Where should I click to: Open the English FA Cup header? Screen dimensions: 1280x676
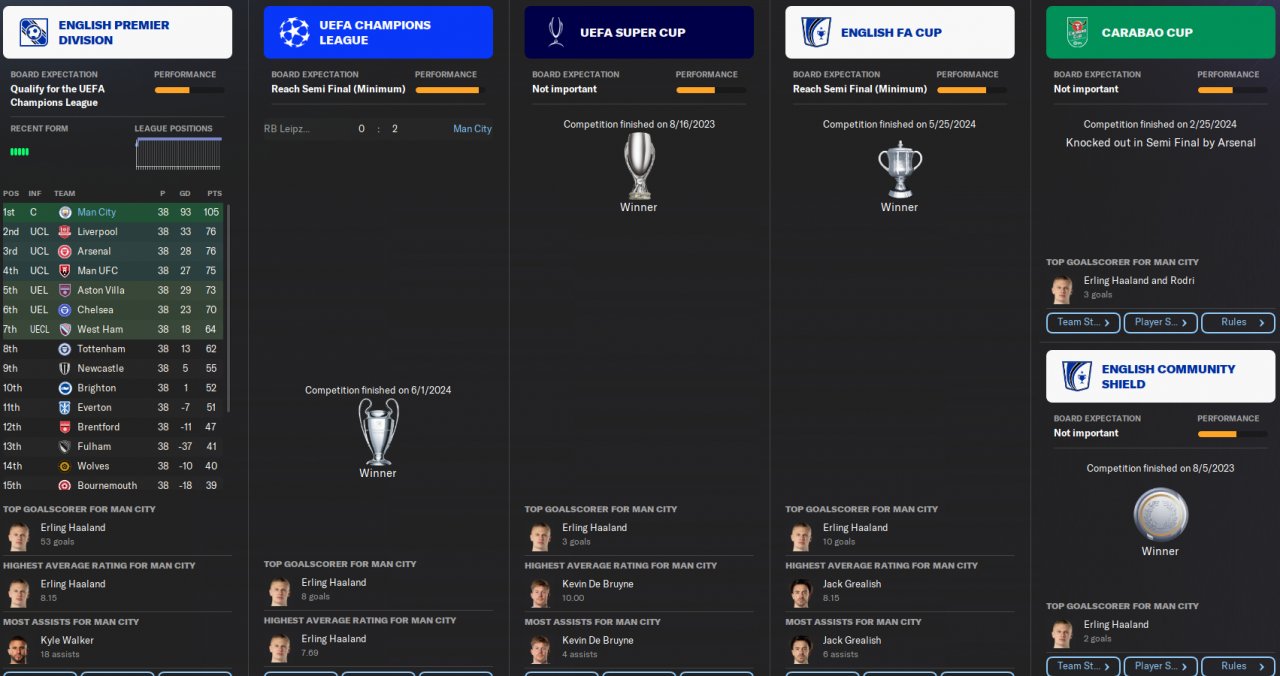[899, 32]
